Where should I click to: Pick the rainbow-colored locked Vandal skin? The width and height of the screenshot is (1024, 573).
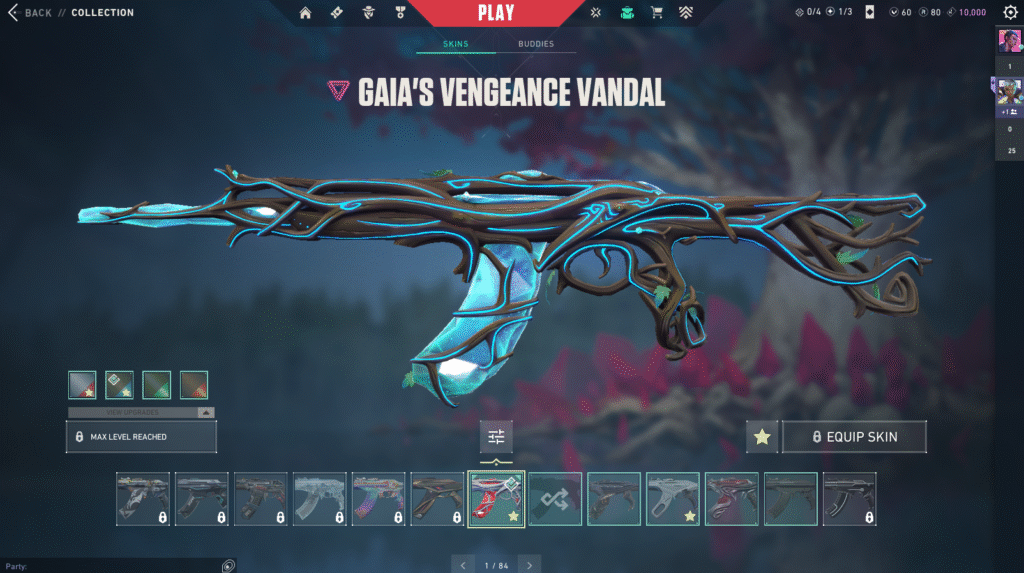coord(379,498)
